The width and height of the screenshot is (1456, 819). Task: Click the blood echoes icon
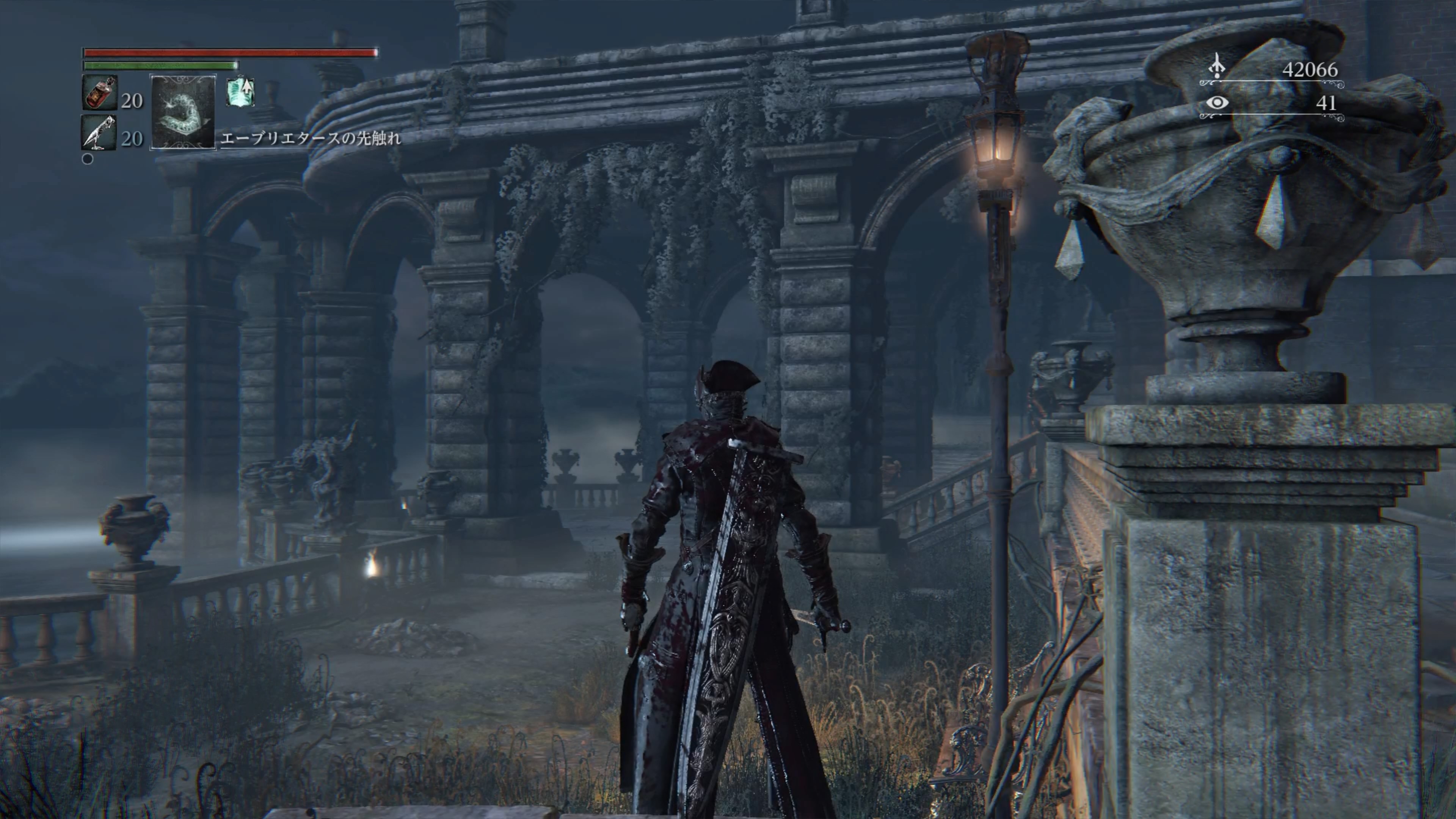click(x=1216, y=67)
